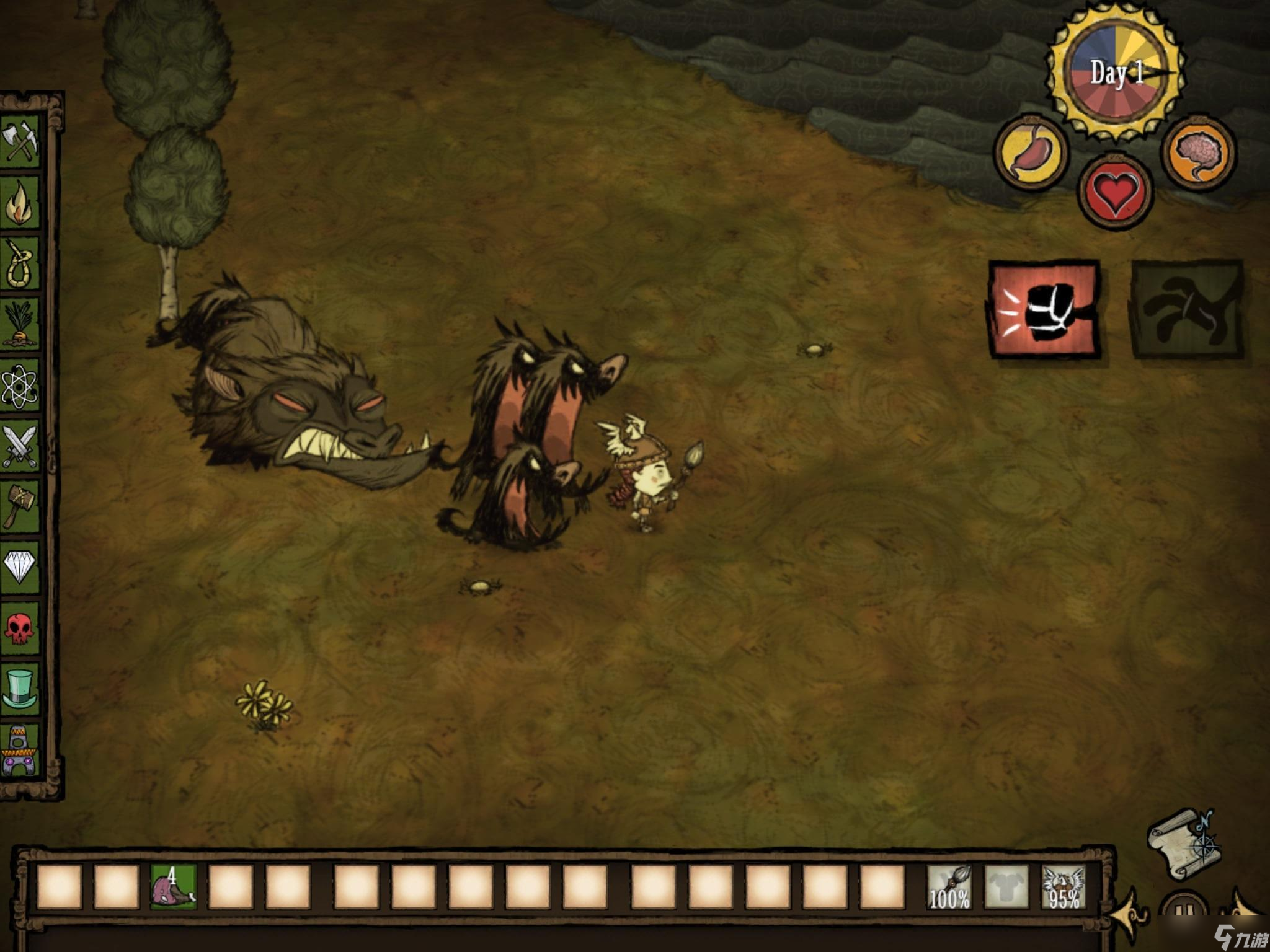This screenshot has width=1270, height=952.
Task: Select the equipped spear slot
Action: (949, 887)
